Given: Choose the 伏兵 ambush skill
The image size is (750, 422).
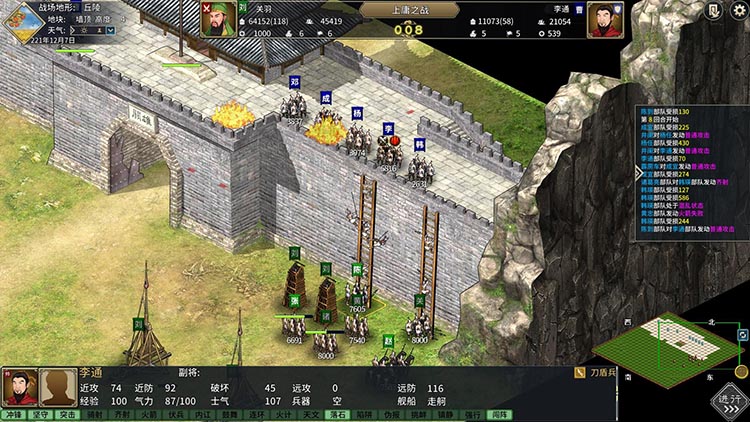Looking at the screenshot, I should coord(175,414).
